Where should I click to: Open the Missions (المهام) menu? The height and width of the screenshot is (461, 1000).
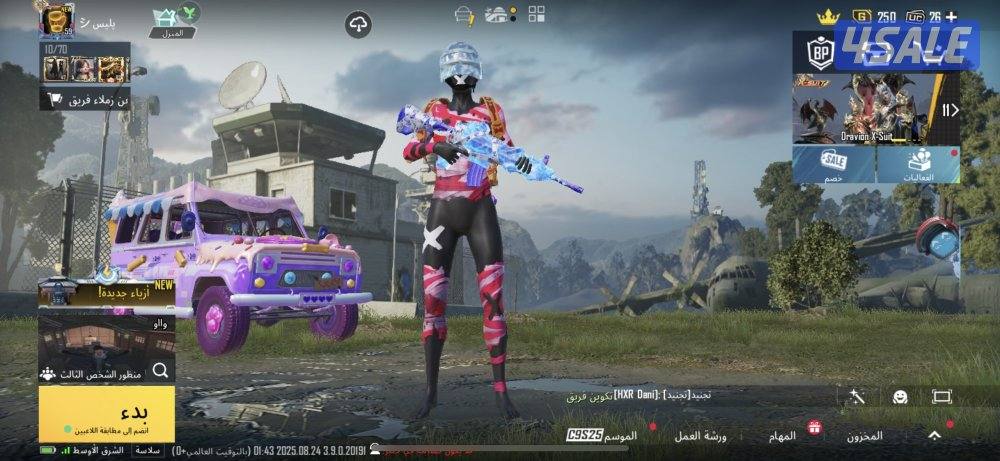tap(782, 436)
